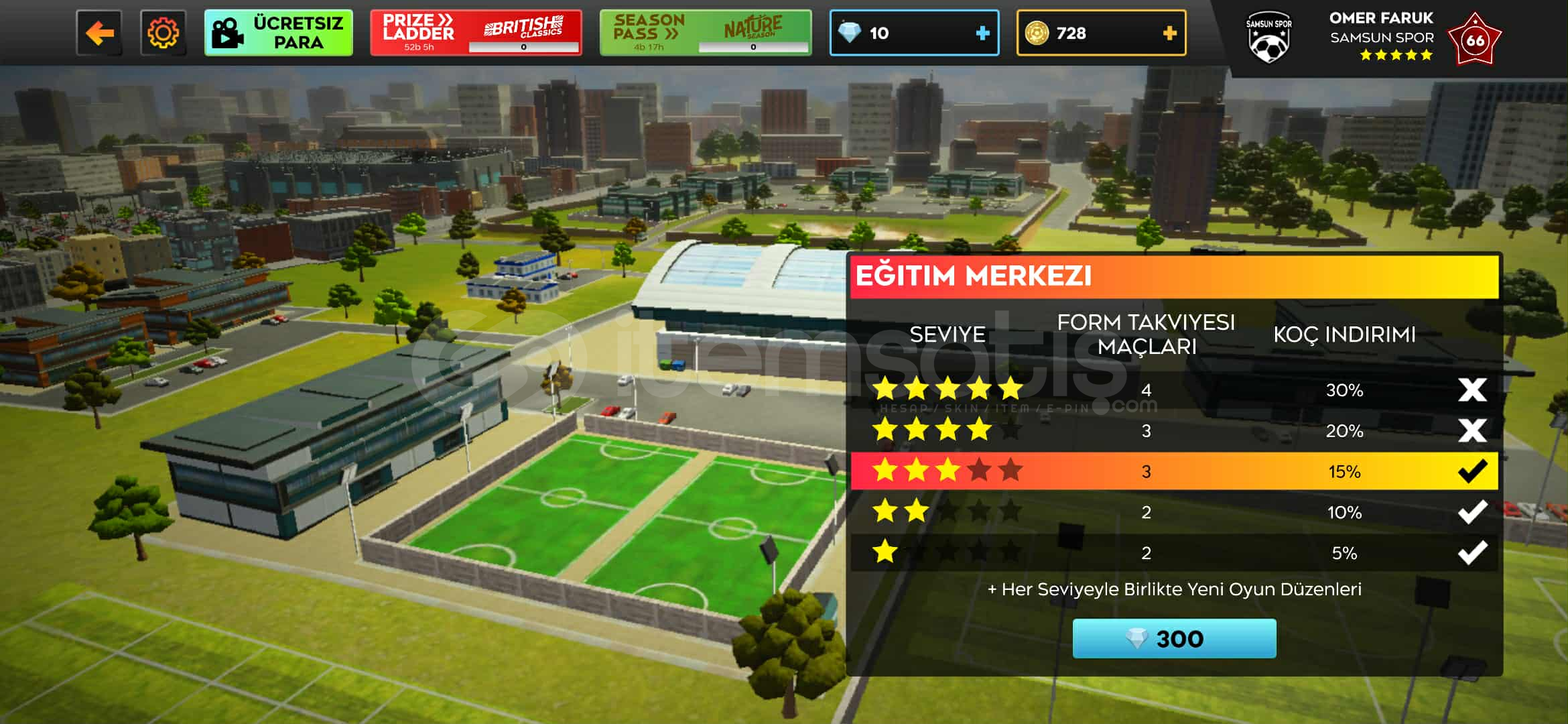Select the four-star 20% level row
The image size is (1568, 724).
[x=1174, y=430]
